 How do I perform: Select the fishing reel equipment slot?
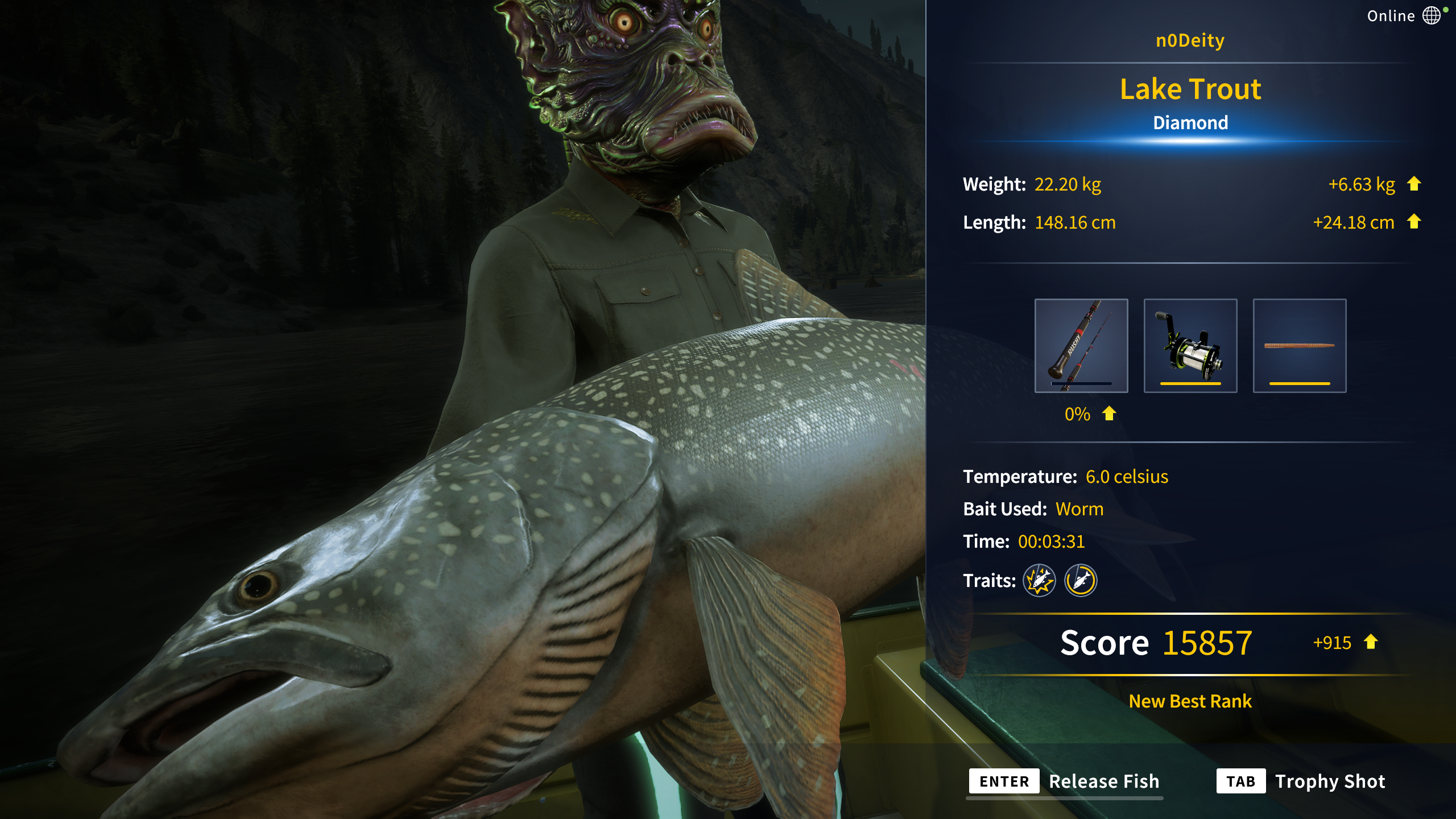[1190, 345]
